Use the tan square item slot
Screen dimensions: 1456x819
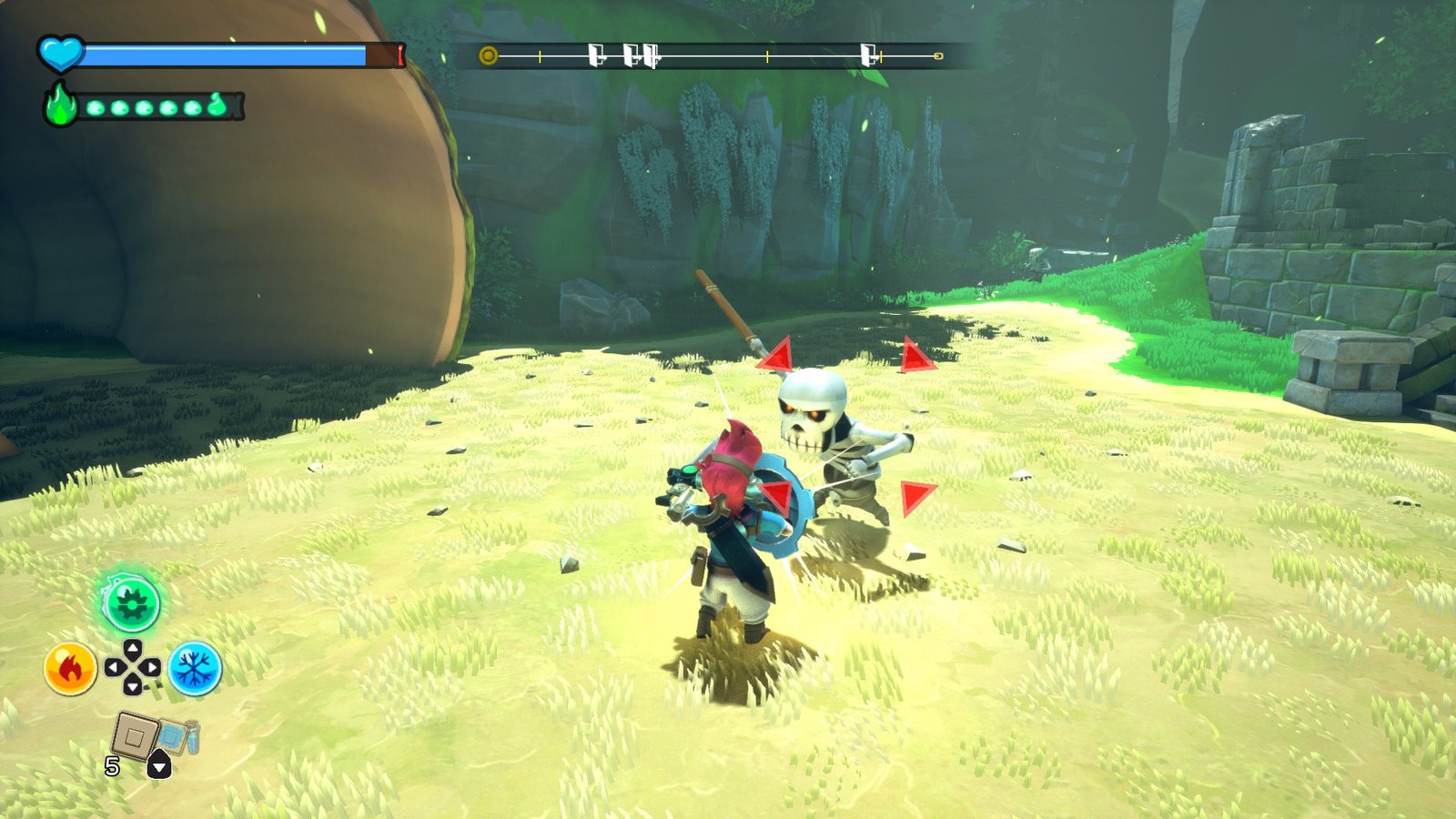coord(136,735)
